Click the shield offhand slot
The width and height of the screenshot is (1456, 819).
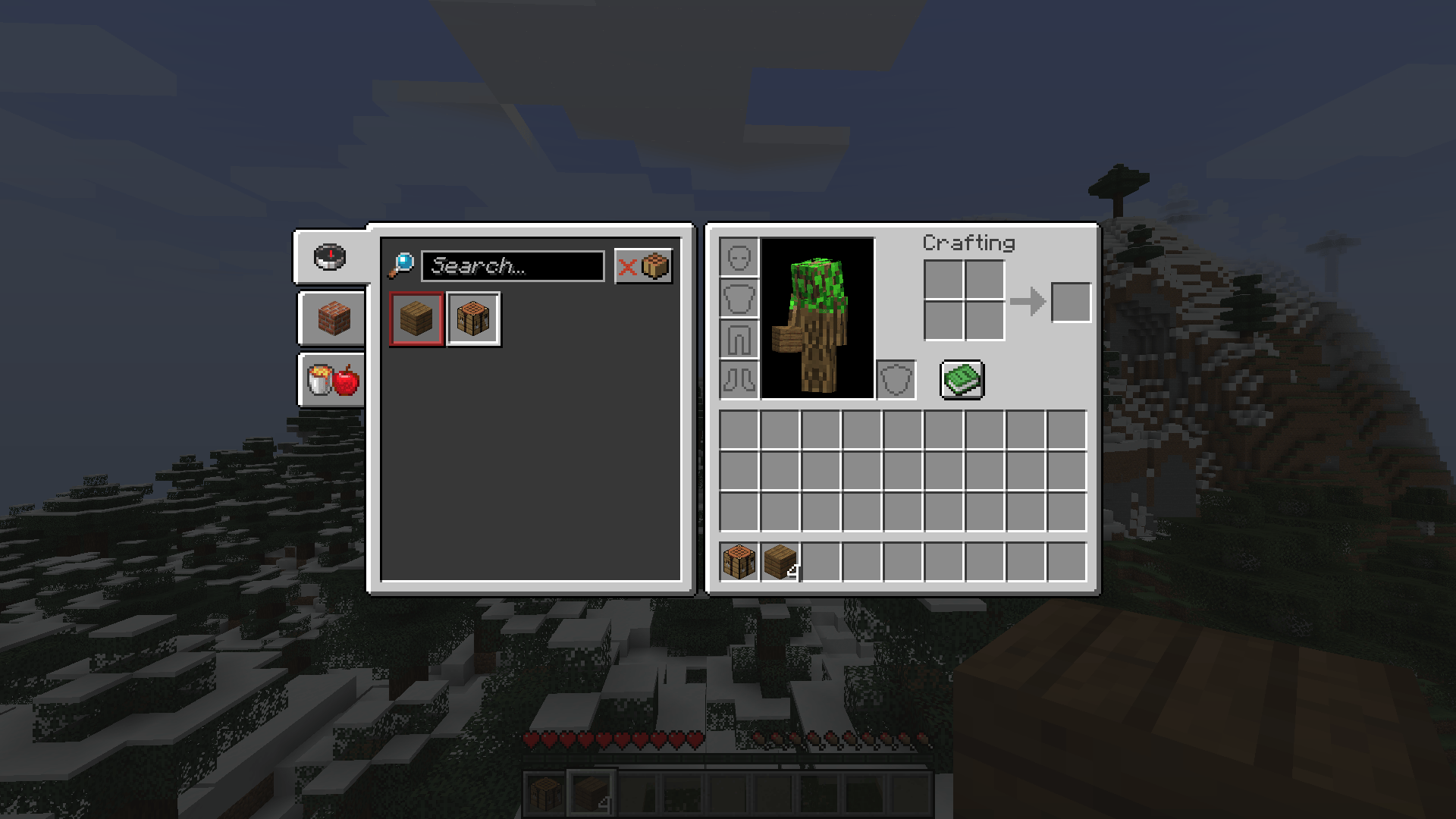[897, 379]
